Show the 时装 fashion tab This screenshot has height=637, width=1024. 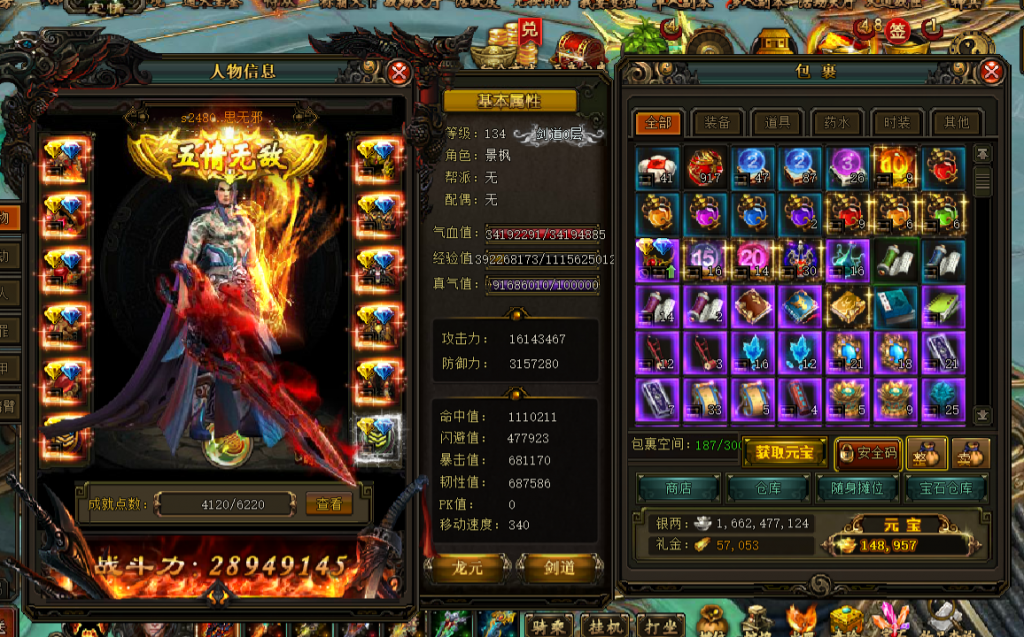pos(896,123)
